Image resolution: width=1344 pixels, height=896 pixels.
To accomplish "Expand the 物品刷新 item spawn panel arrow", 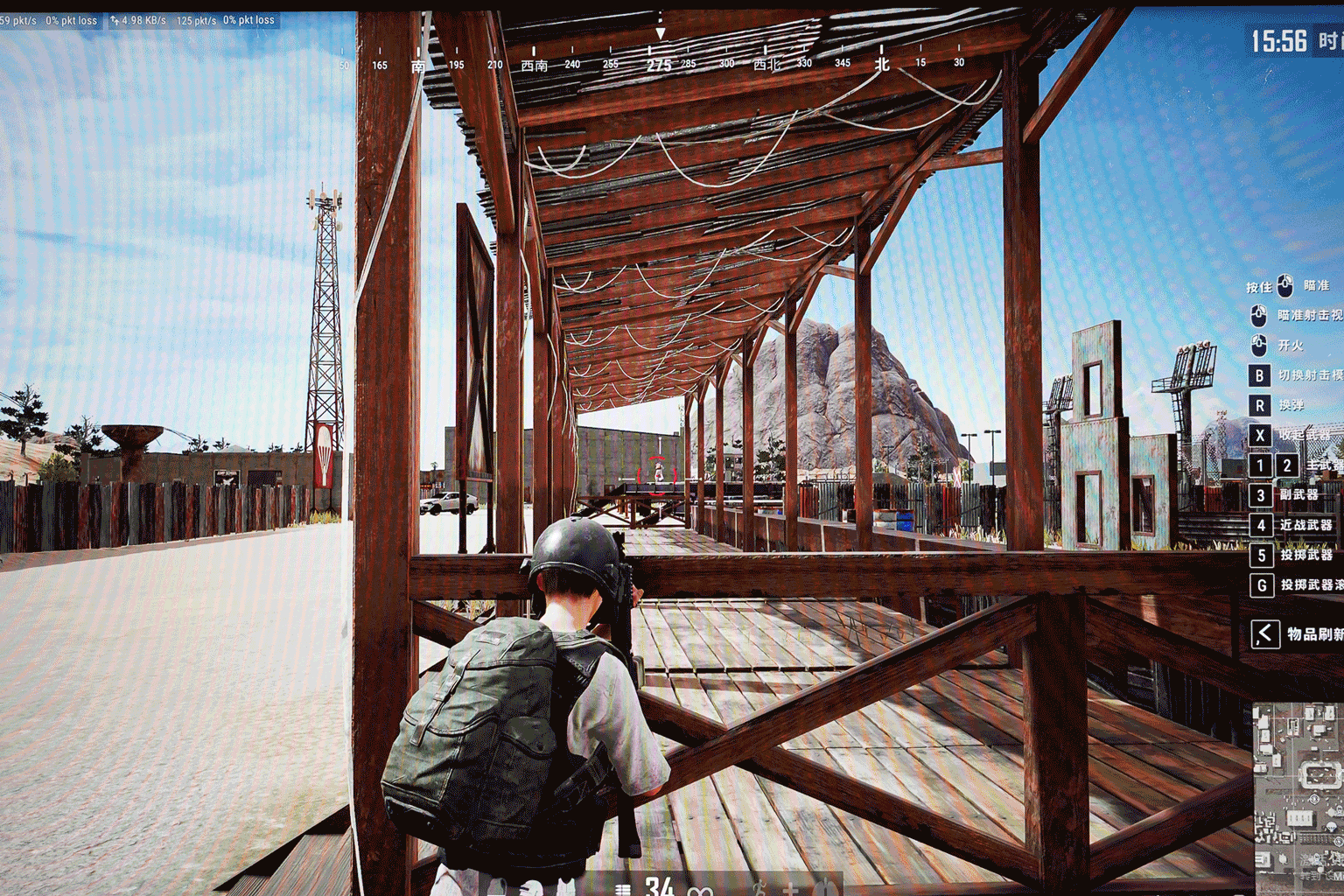I will pos(1264,633).
